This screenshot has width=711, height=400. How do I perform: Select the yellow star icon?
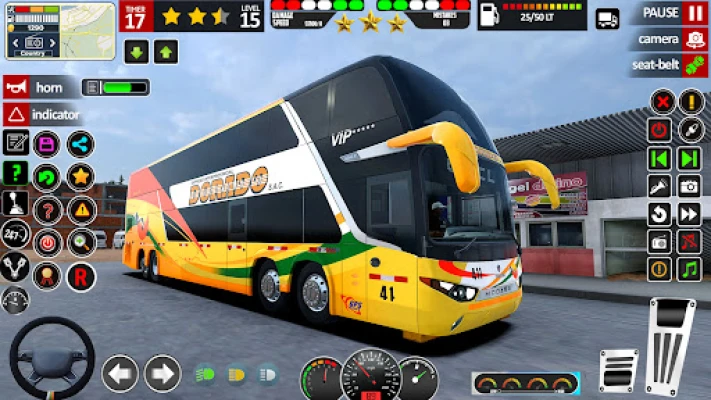coord(81,177)
